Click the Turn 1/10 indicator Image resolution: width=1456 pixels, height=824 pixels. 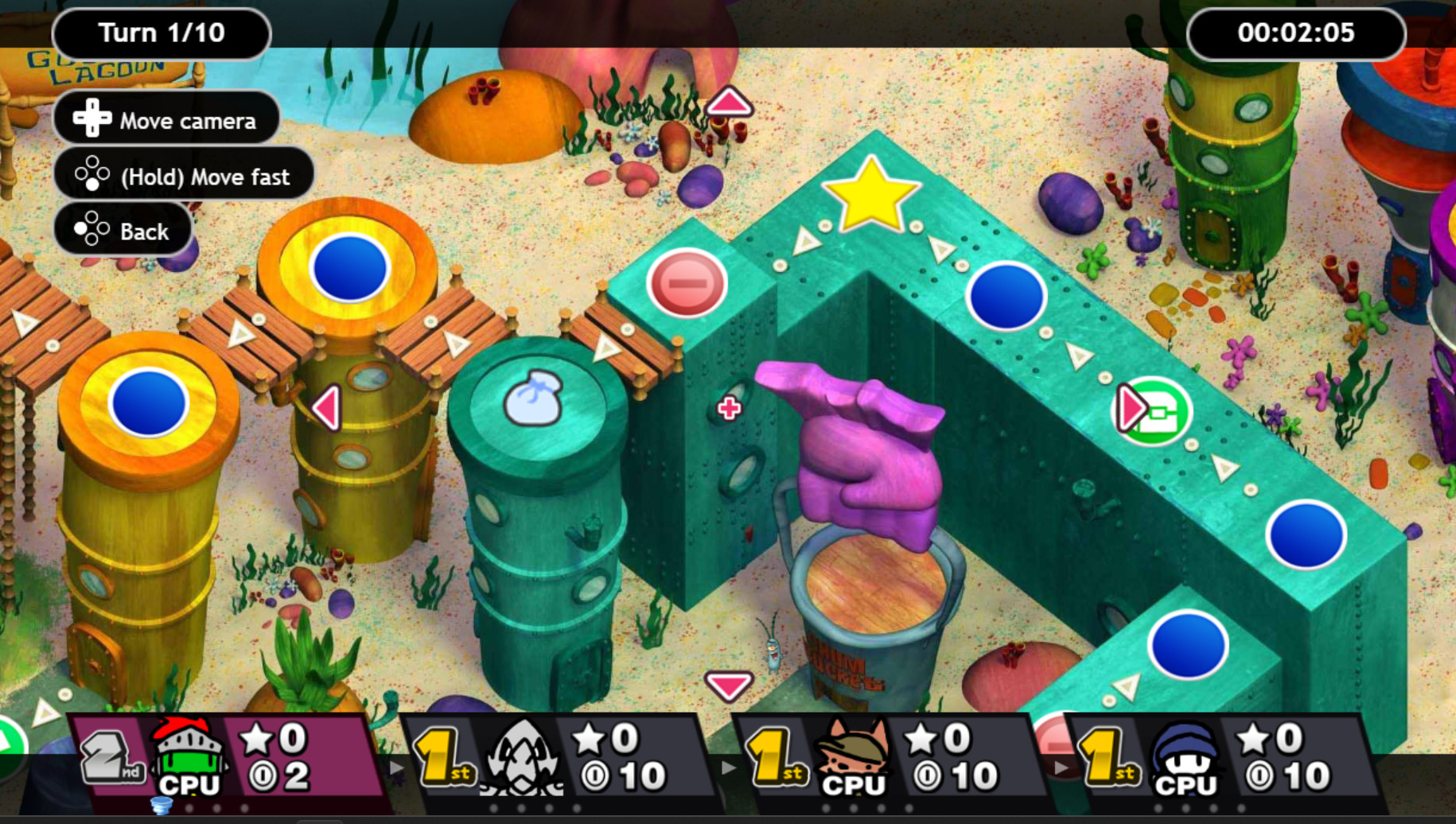coord(162,33)
